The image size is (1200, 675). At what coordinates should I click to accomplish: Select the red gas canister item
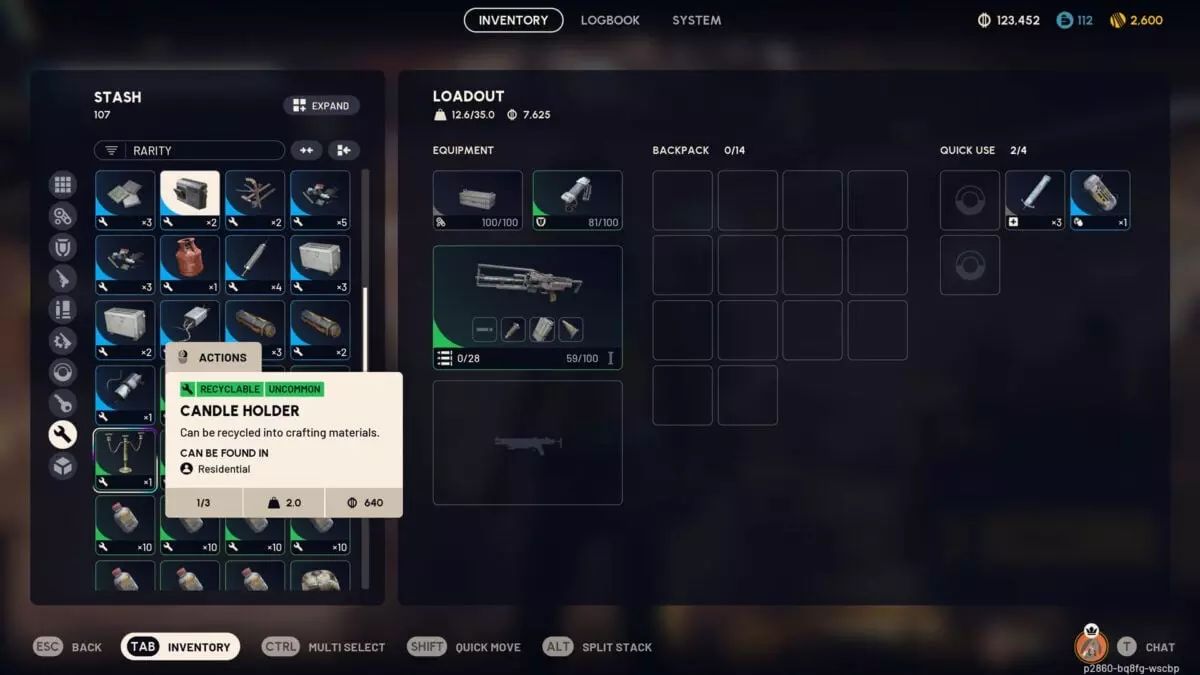pos(190,265)
